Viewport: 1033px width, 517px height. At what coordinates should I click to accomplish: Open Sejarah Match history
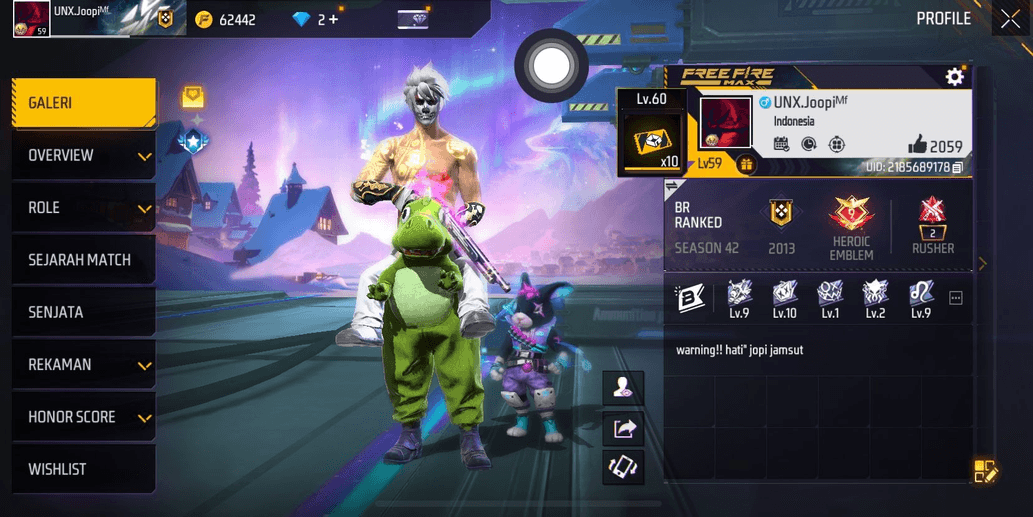84,260
